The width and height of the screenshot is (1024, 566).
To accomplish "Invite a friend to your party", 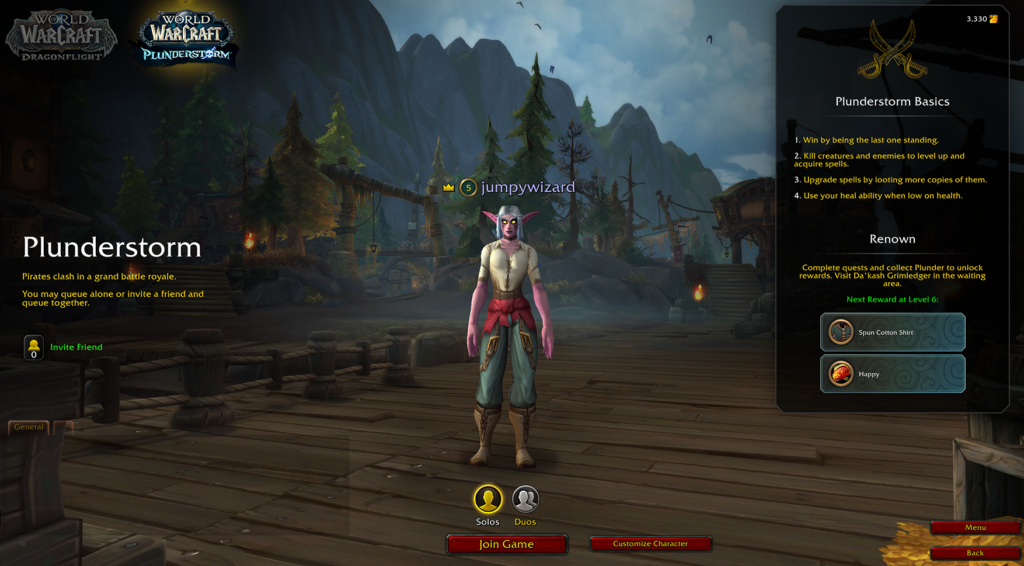I will point(76,347).
